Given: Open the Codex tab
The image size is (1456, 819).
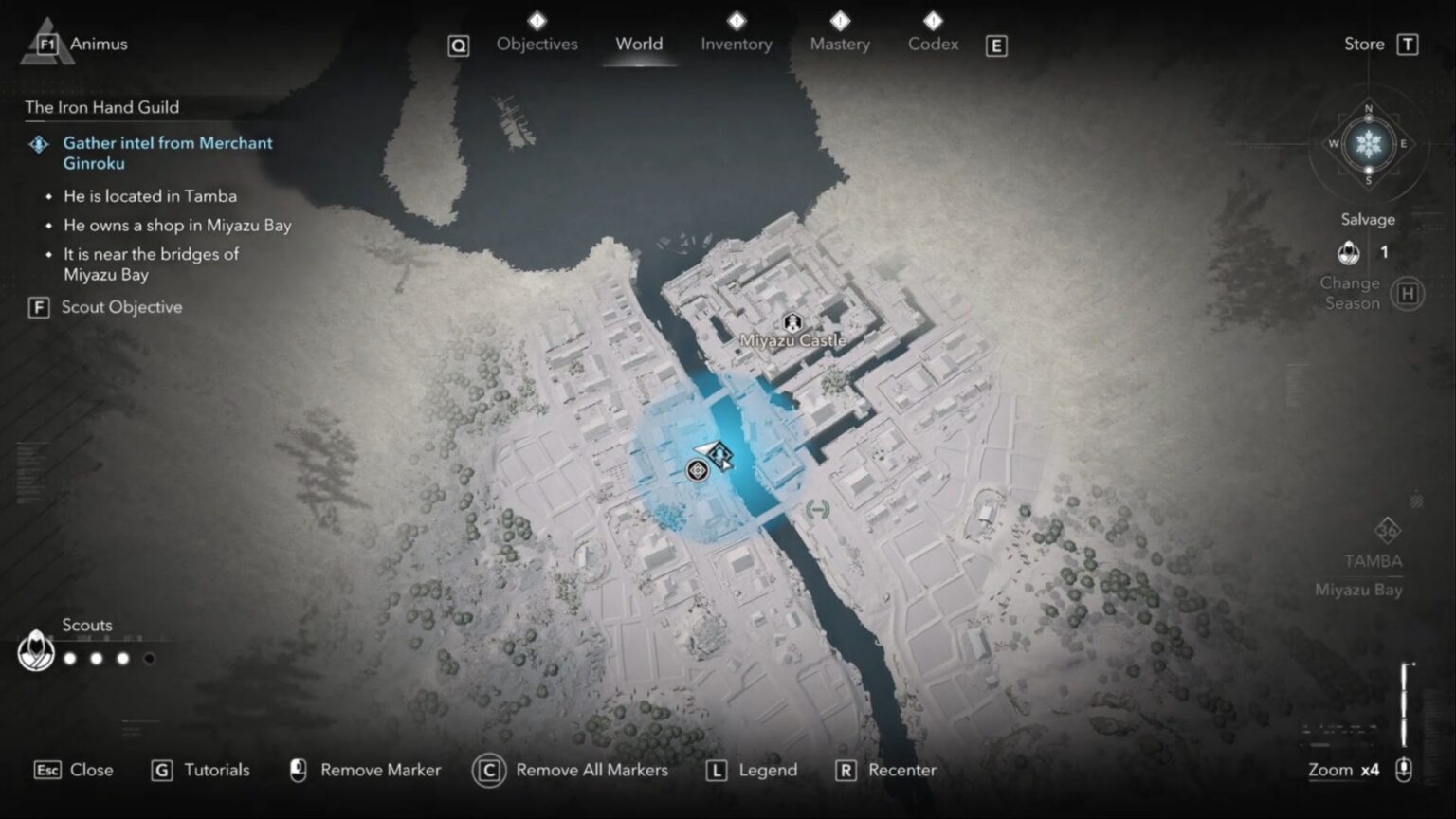Looking at the screenshot, I should pyautogui.click(x=933, y=44).
